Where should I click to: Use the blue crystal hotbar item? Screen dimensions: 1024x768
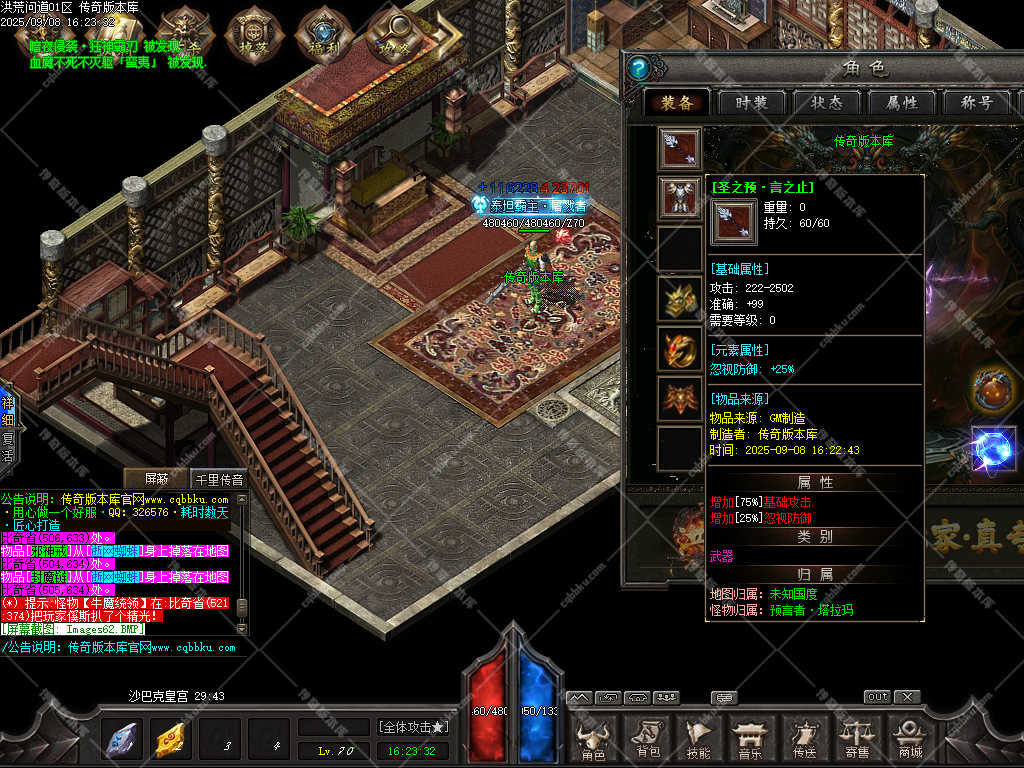pos(121,739)
